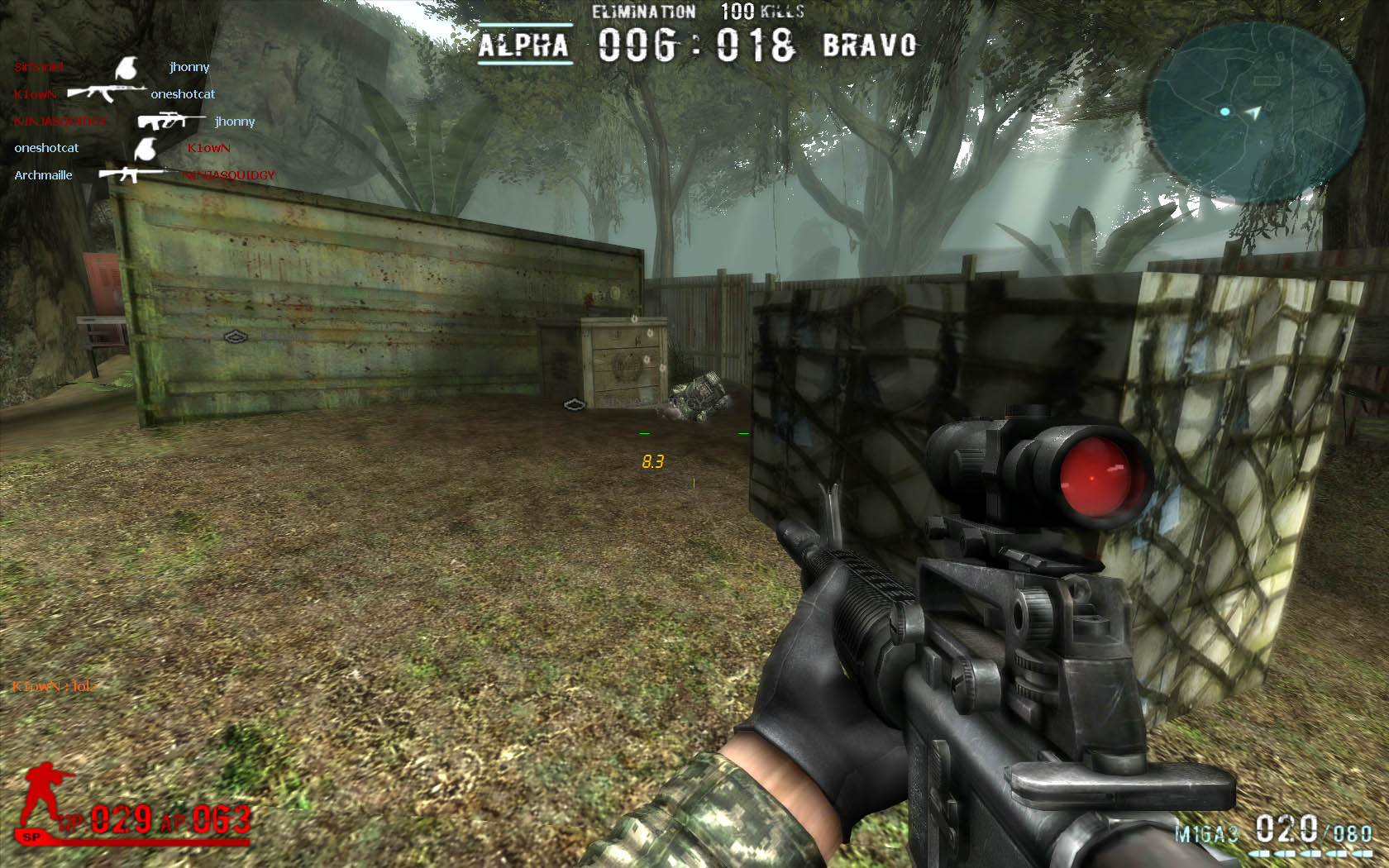Click the AUG rifle icon next to NINJASQUIDGY
Screen dimensions: 1389x868
(x=169, y=121)
